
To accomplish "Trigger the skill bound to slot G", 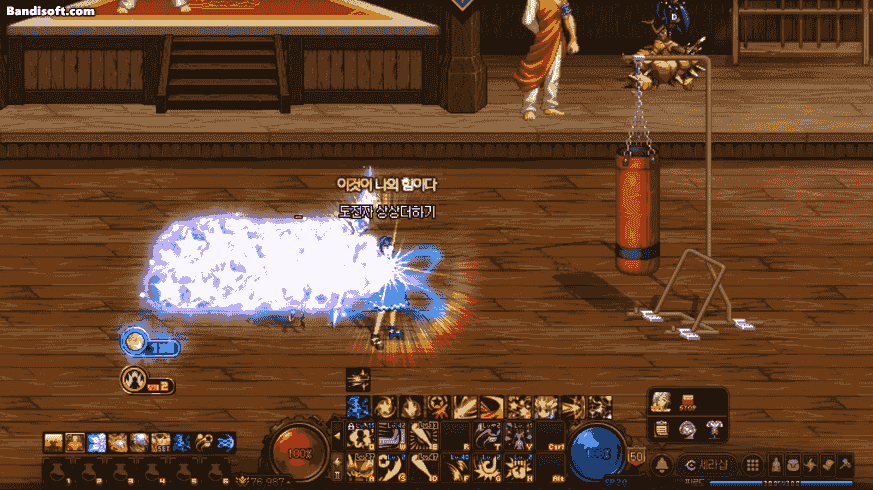I will pos(487,465).
